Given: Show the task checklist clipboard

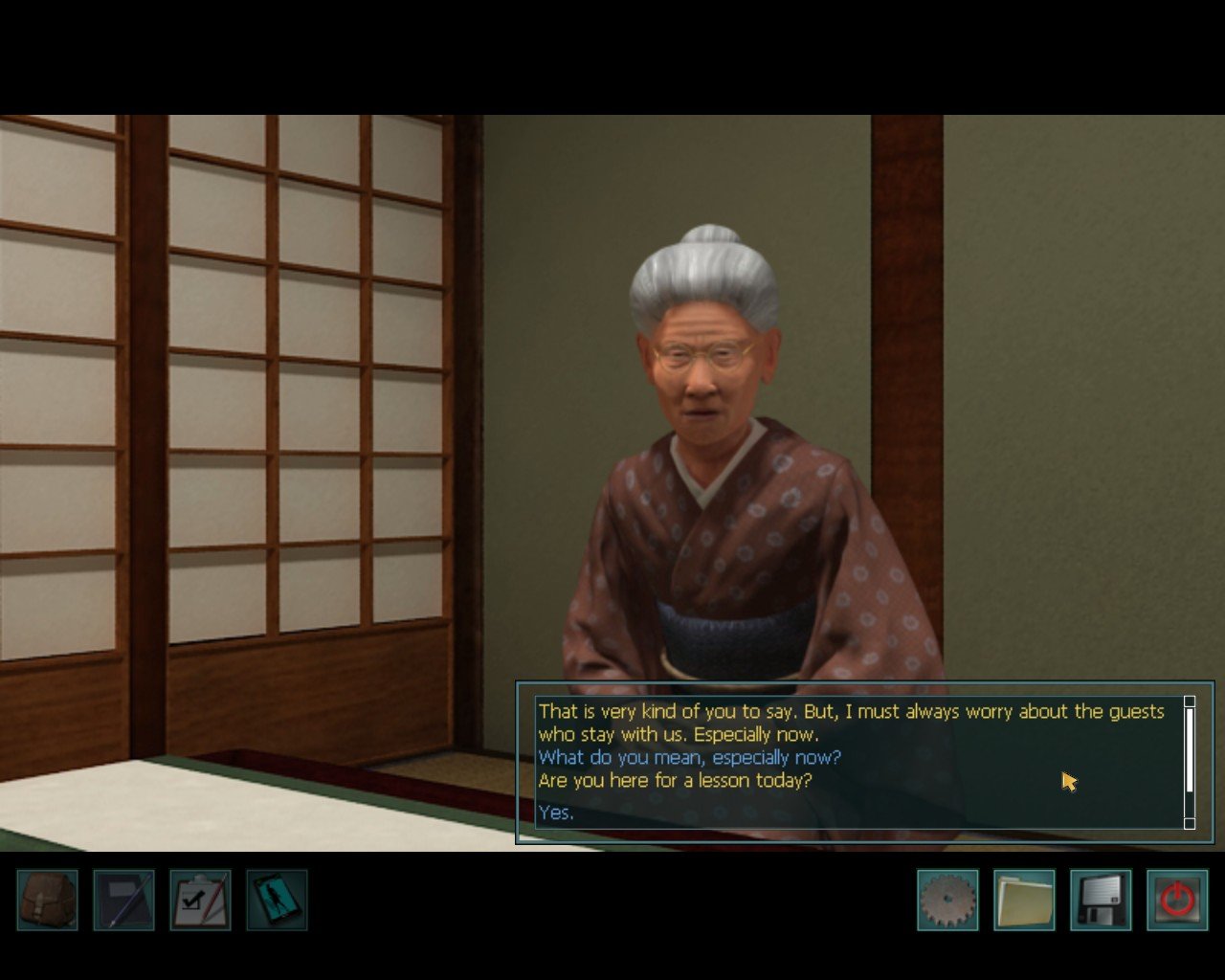Looking at the screenshot, I should tap(200, 900).
